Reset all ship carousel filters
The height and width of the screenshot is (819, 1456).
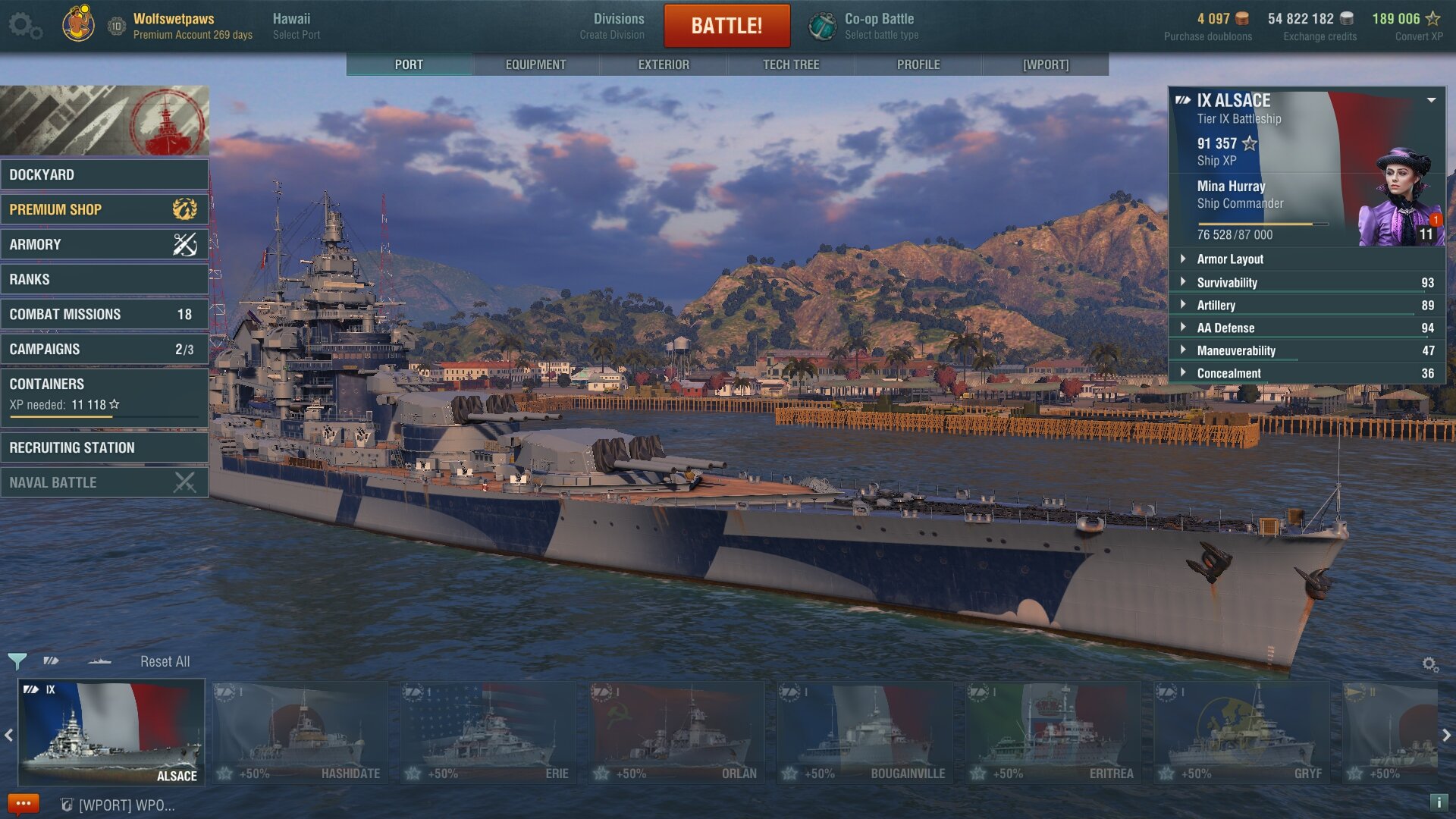coord(165,661)
